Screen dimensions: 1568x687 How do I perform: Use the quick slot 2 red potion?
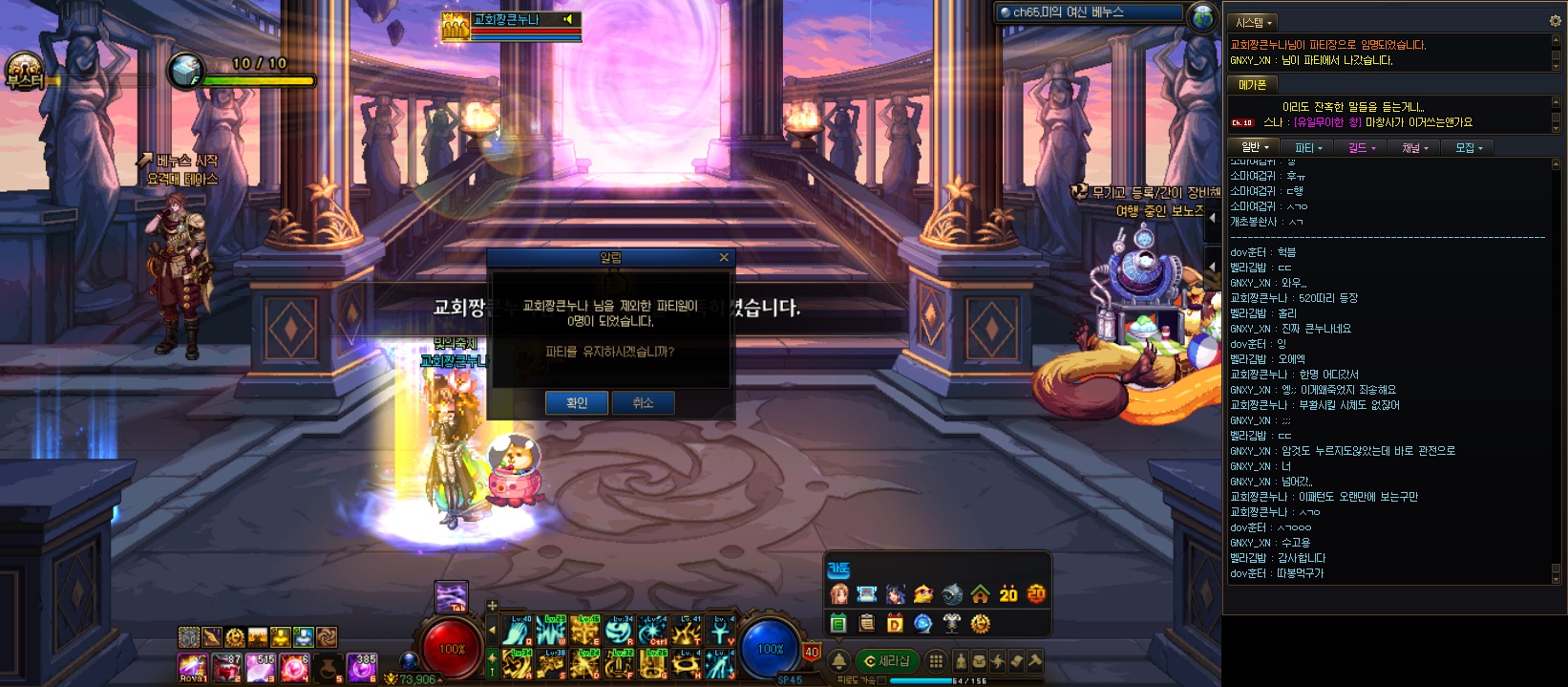(x=229, y=667)
